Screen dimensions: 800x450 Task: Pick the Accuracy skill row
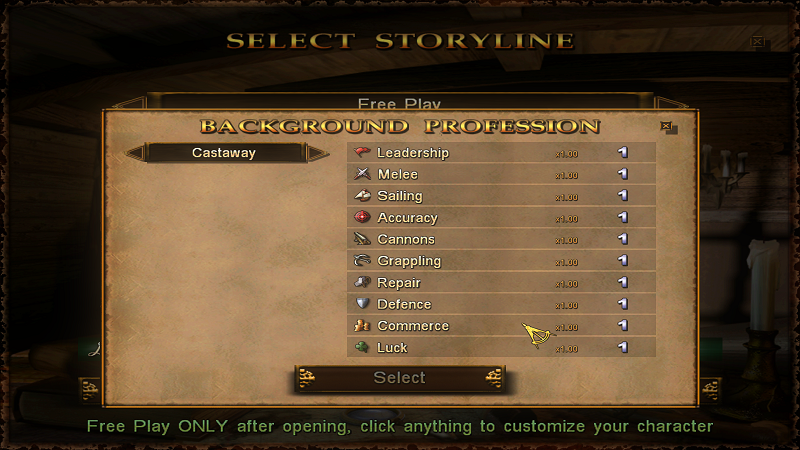500,218
